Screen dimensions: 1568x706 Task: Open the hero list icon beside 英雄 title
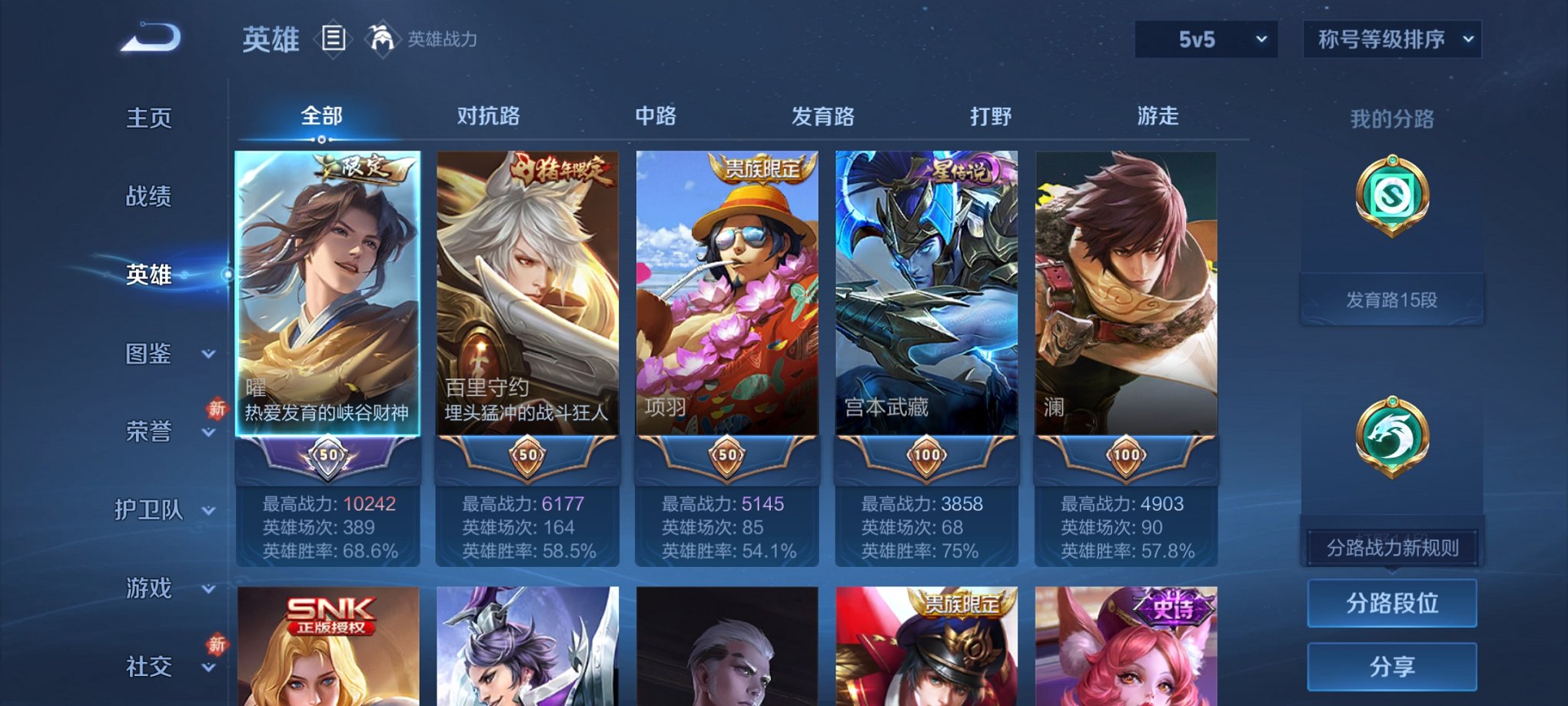click(x=334, y=39)
